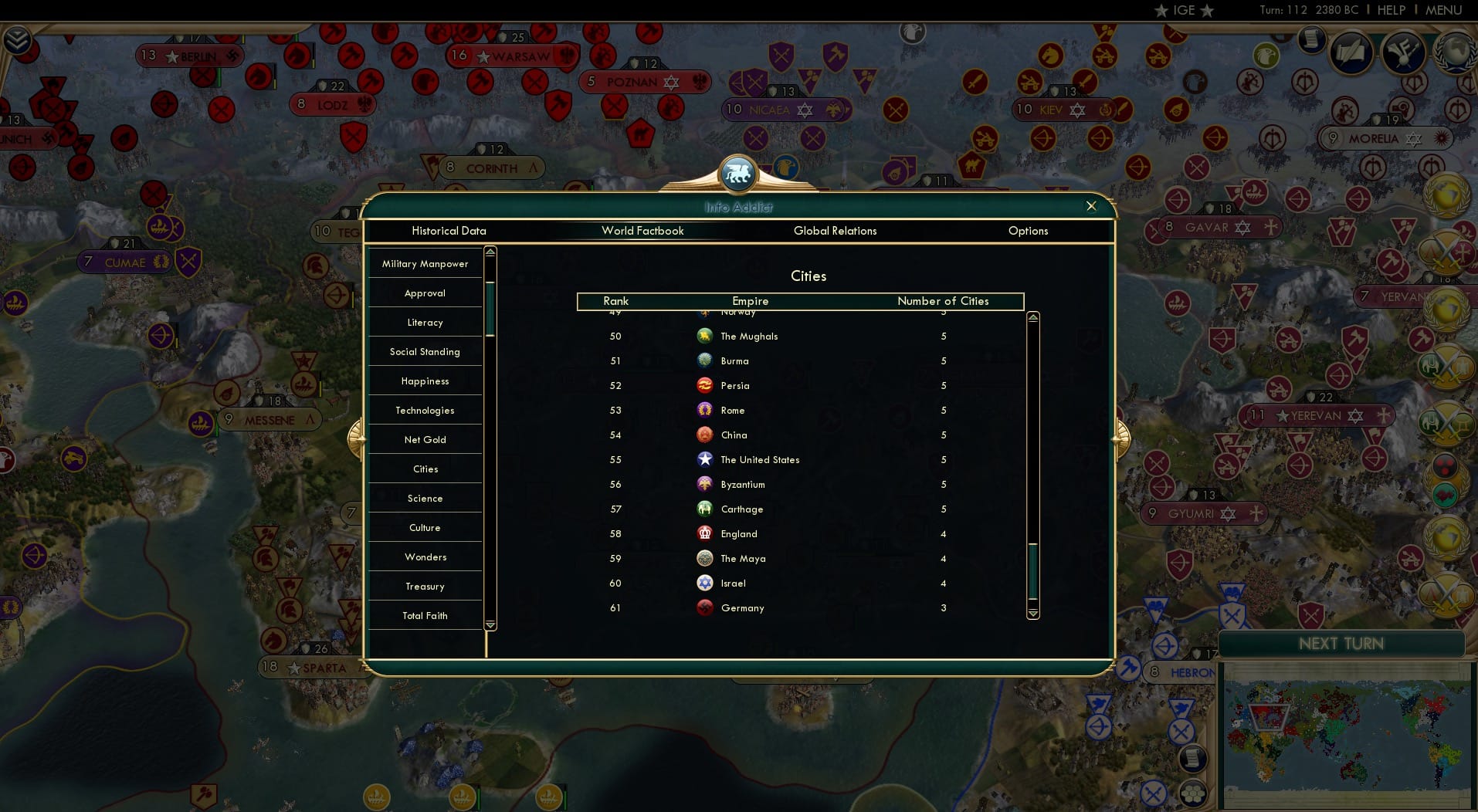Click the United States star icon in row 55

[705, 459]
